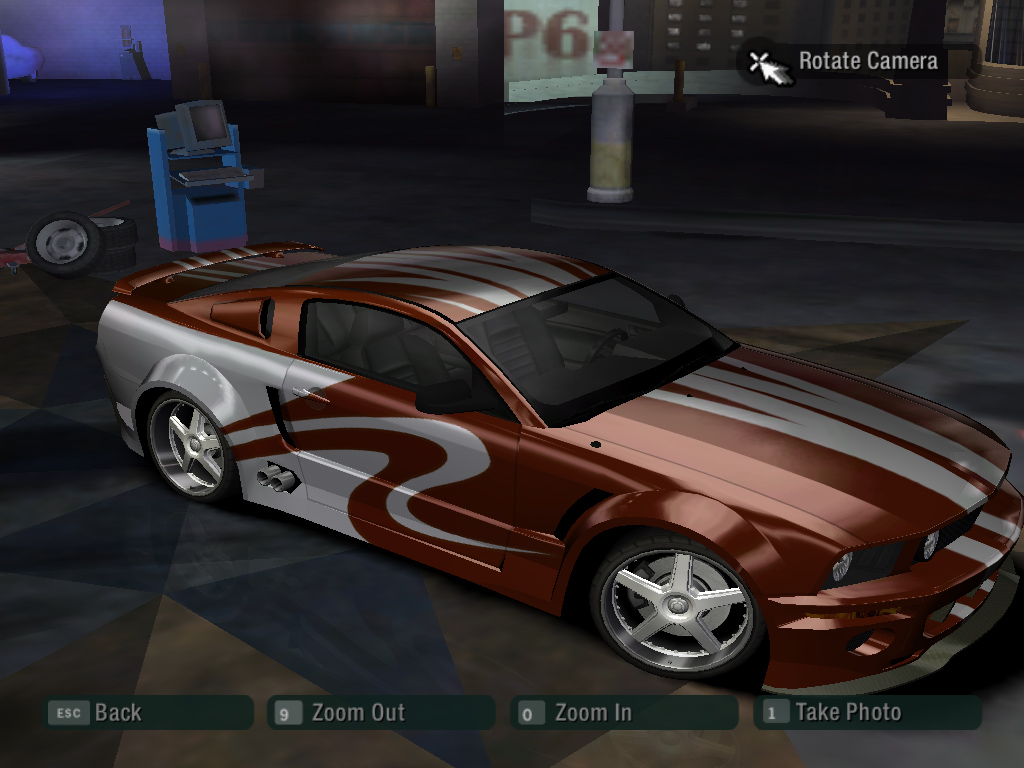Select the Zoom Out button
Image resolution: width=1024 pixels, height=768 pixels.
(x=381, y=713)
